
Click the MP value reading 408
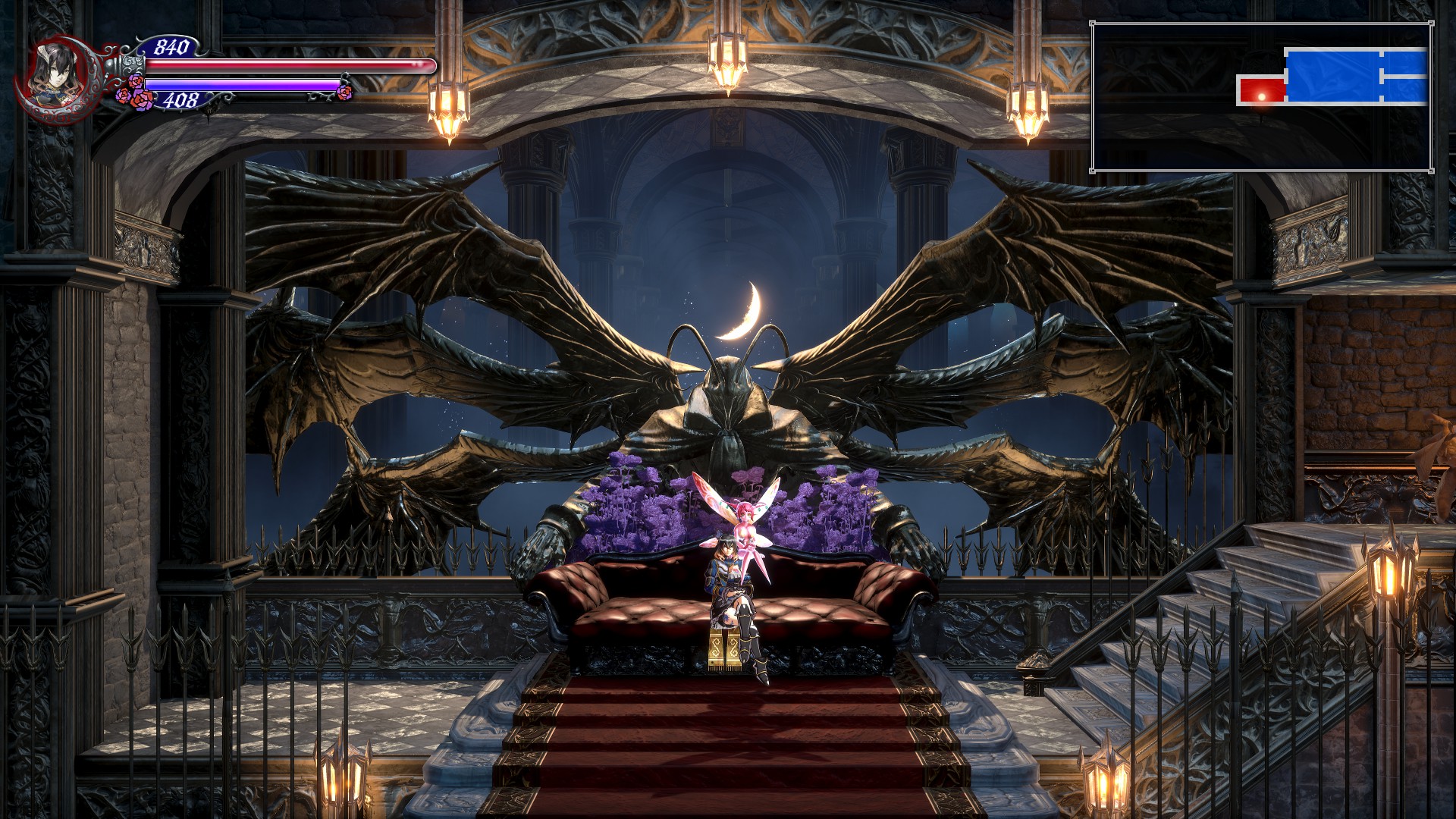(178, 99)
